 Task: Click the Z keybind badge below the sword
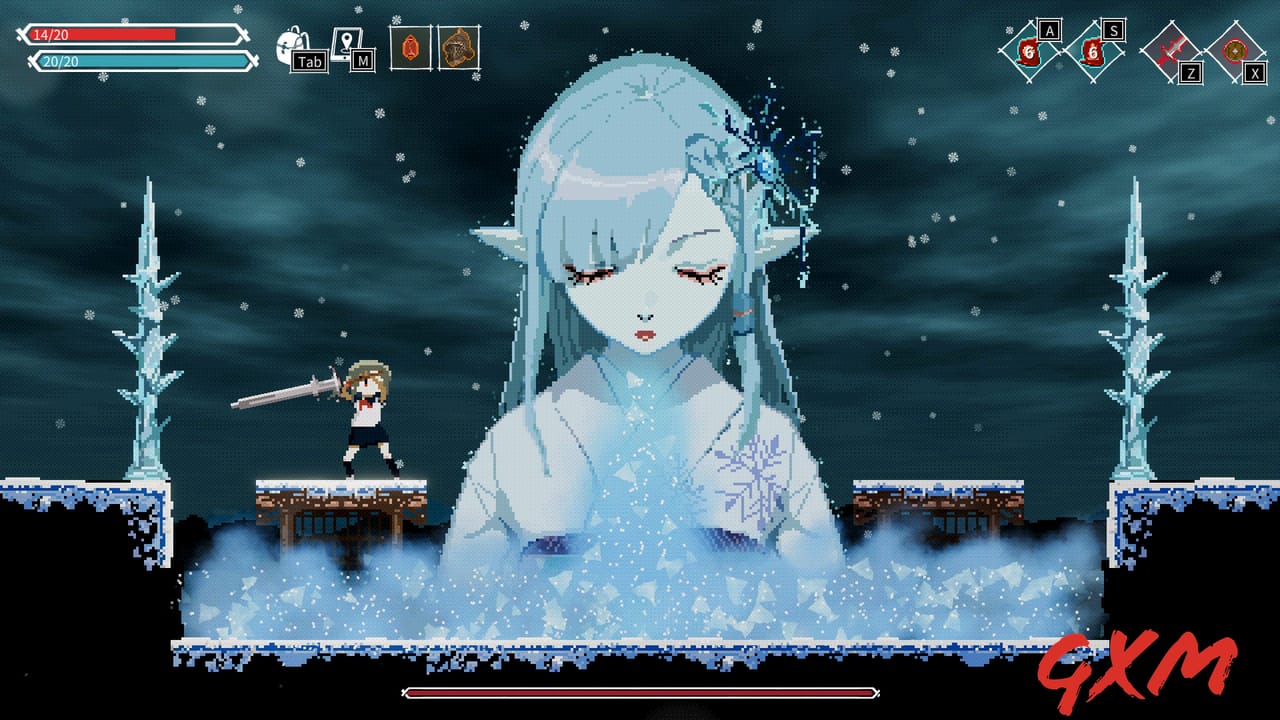[x=1191, y=73]
